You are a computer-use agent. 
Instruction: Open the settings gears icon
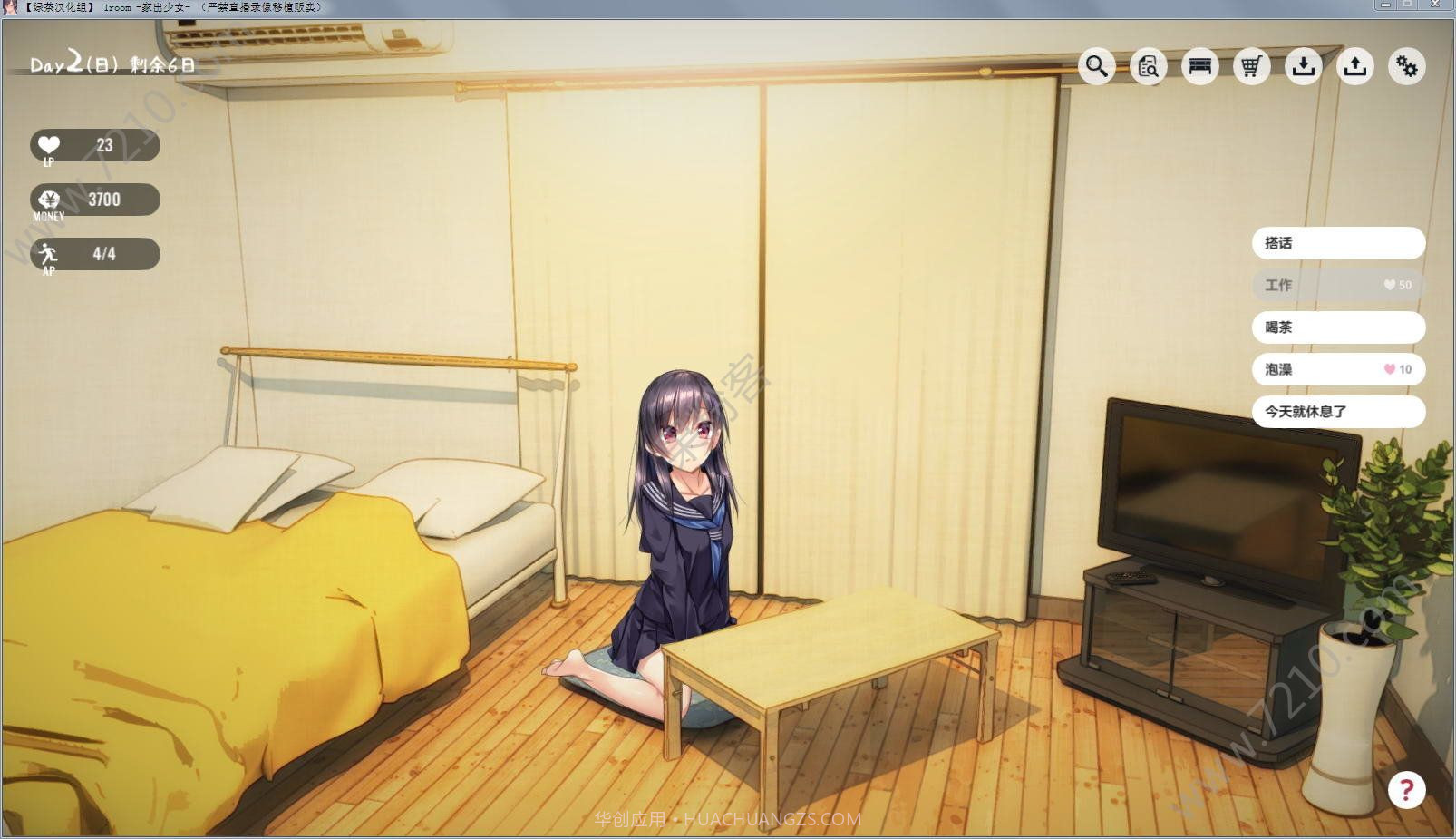pyautogui.click(x=1407, y=66)
